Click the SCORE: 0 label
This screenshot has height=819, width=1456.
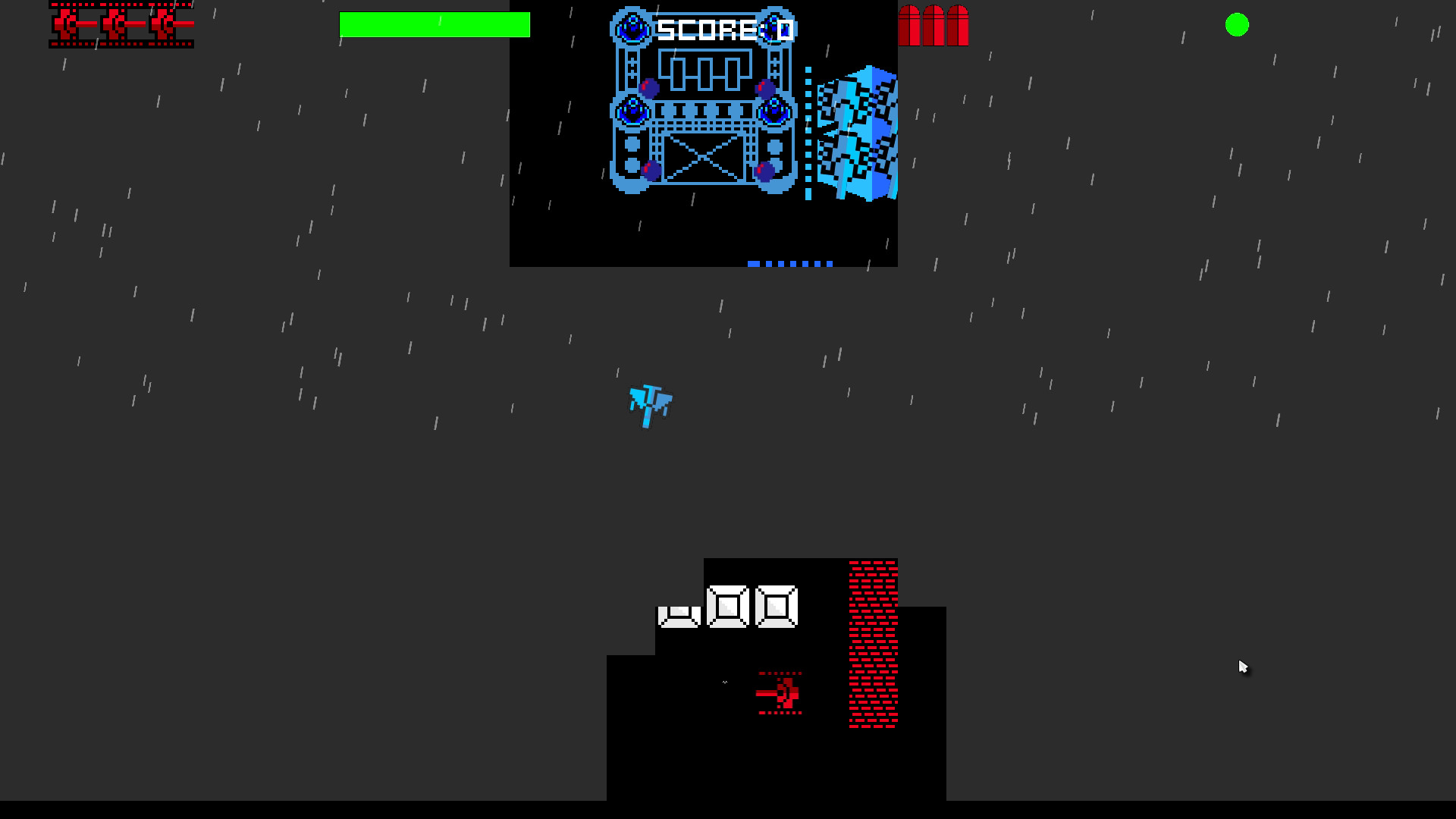click(724, 30)
